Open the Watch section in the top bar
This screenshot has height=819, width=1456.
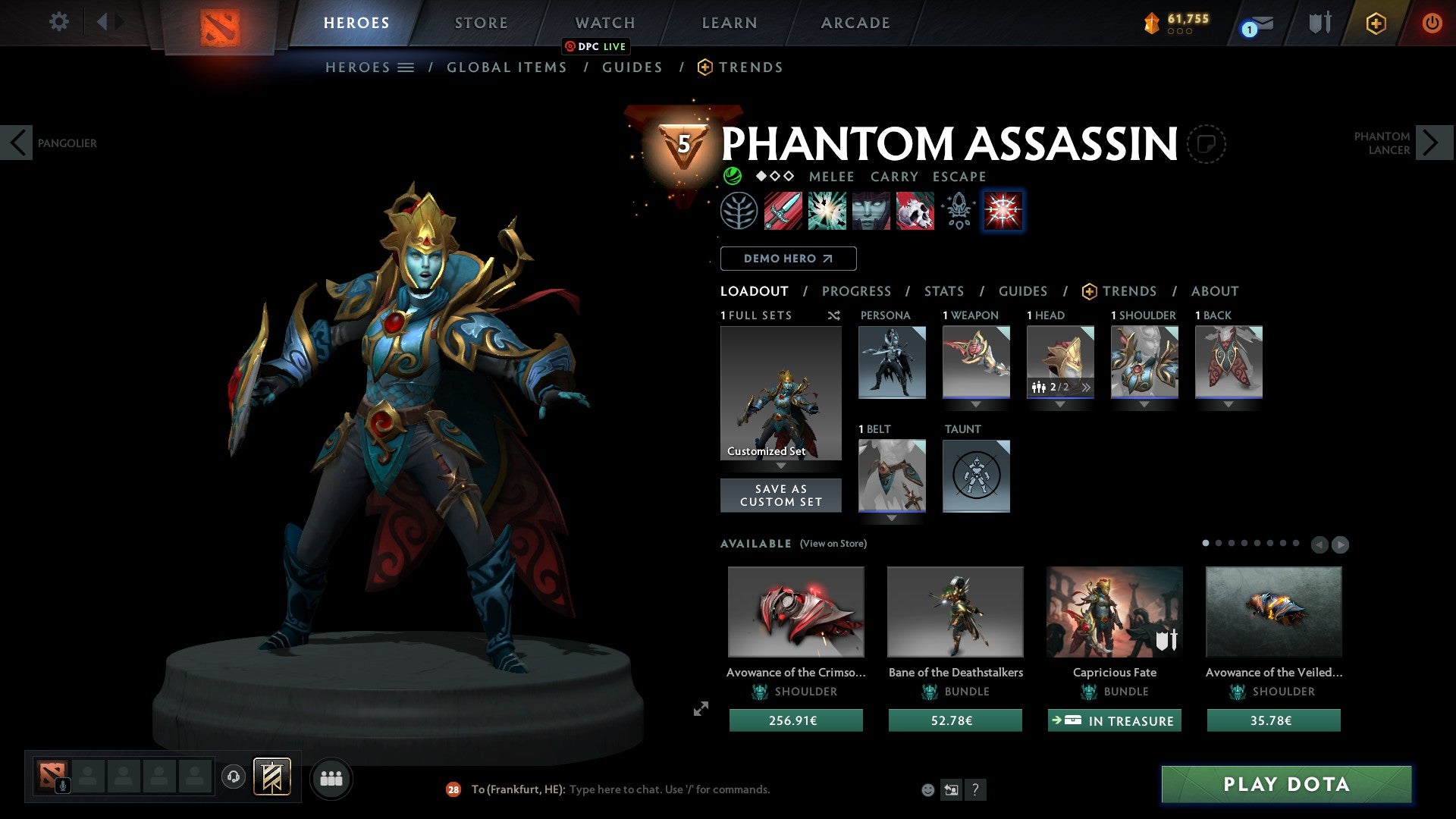[x=604, y=22]
